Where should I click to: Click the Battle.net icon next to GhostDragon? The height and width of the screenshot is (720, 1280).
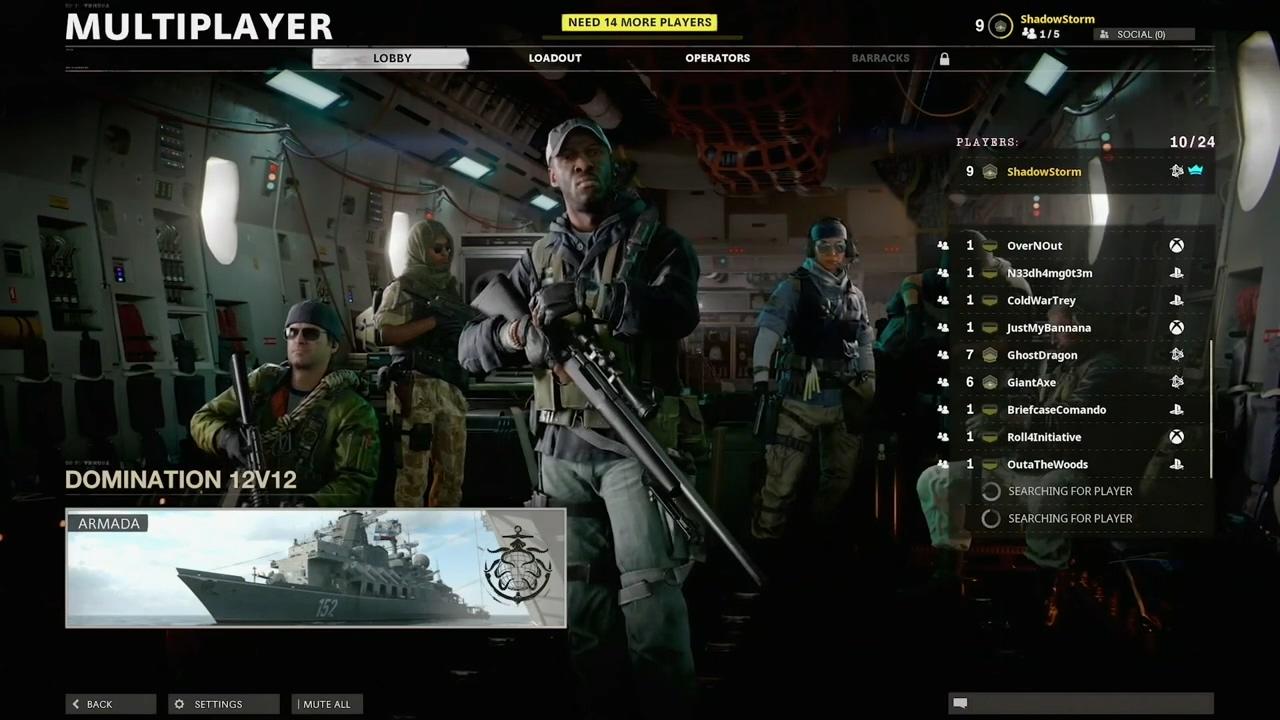click(1176, 355)
